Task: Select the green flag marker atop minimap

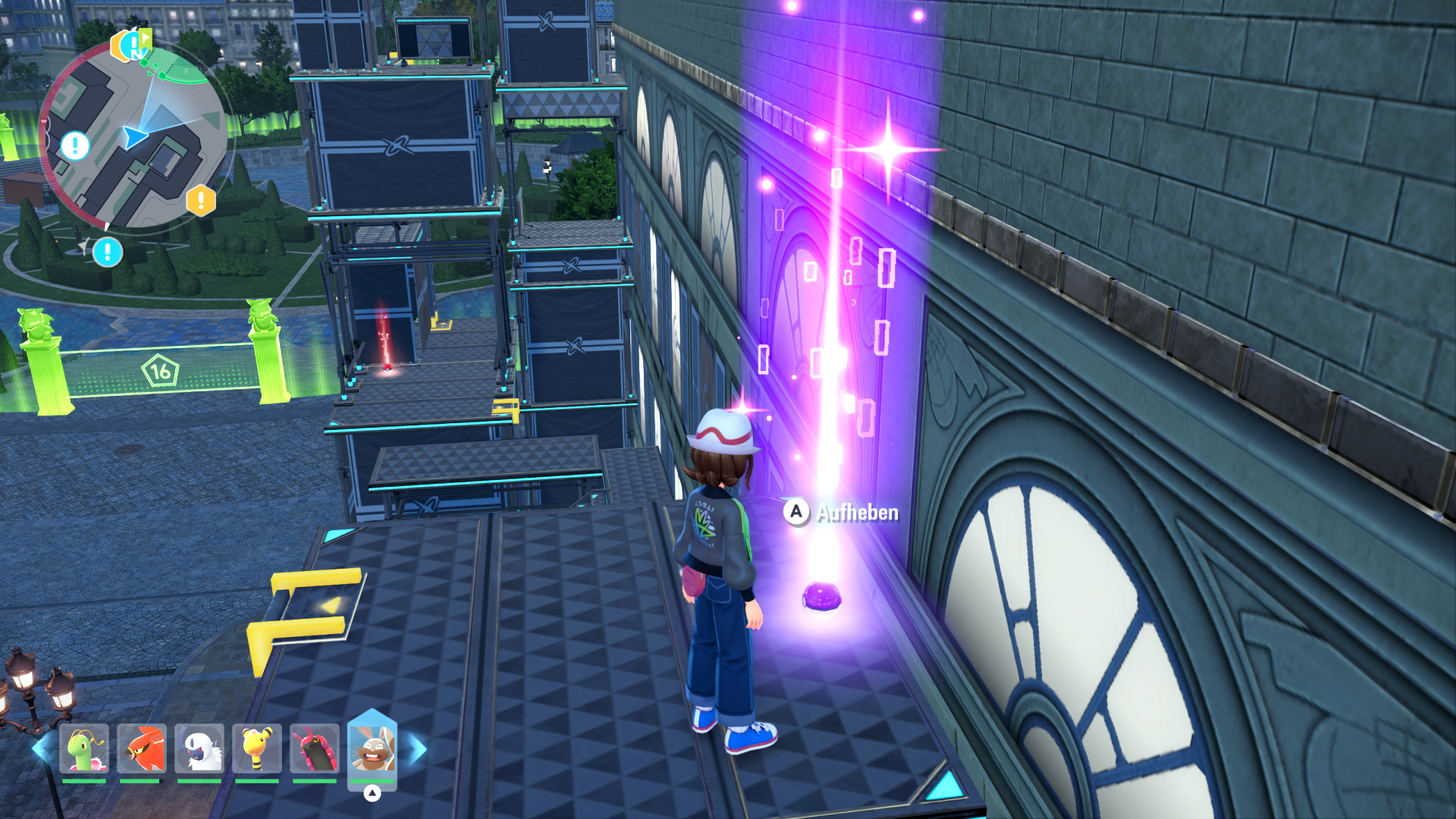Action: click(143, 38)
